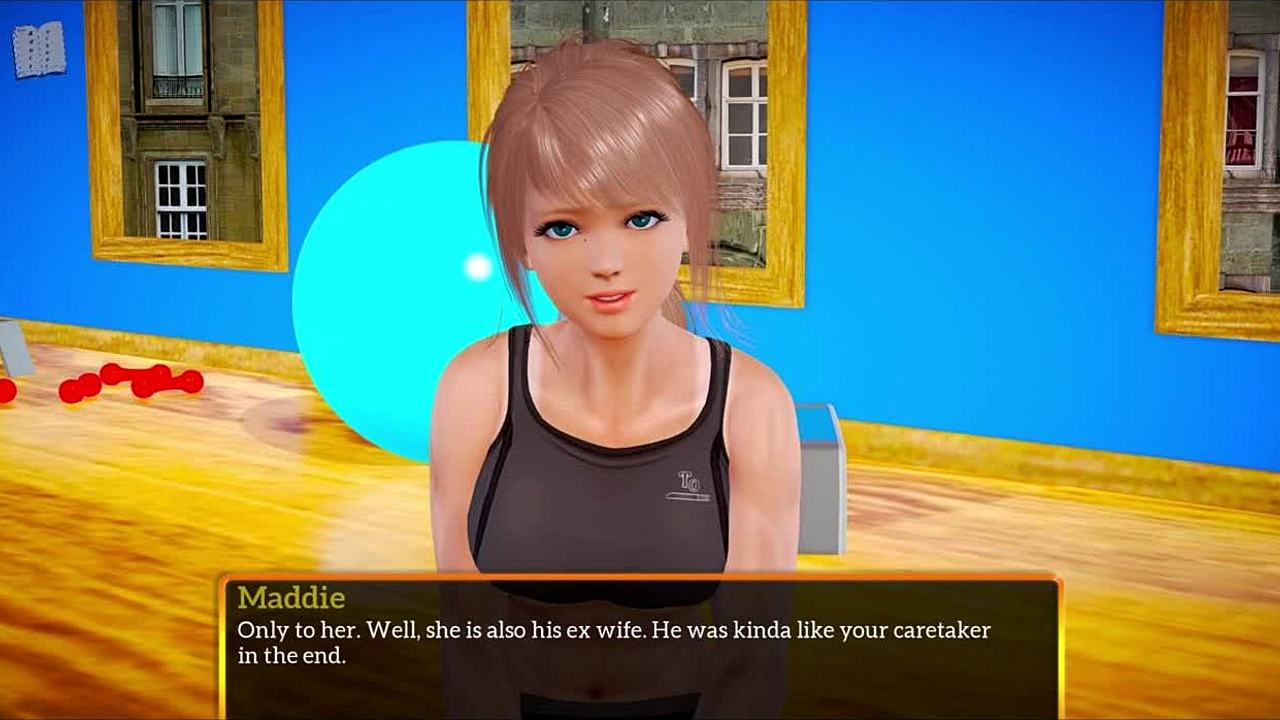The height and width of the screenshot is (720, 1280).
Task: Open the book icon journal
Action: [x=39, y=50]
